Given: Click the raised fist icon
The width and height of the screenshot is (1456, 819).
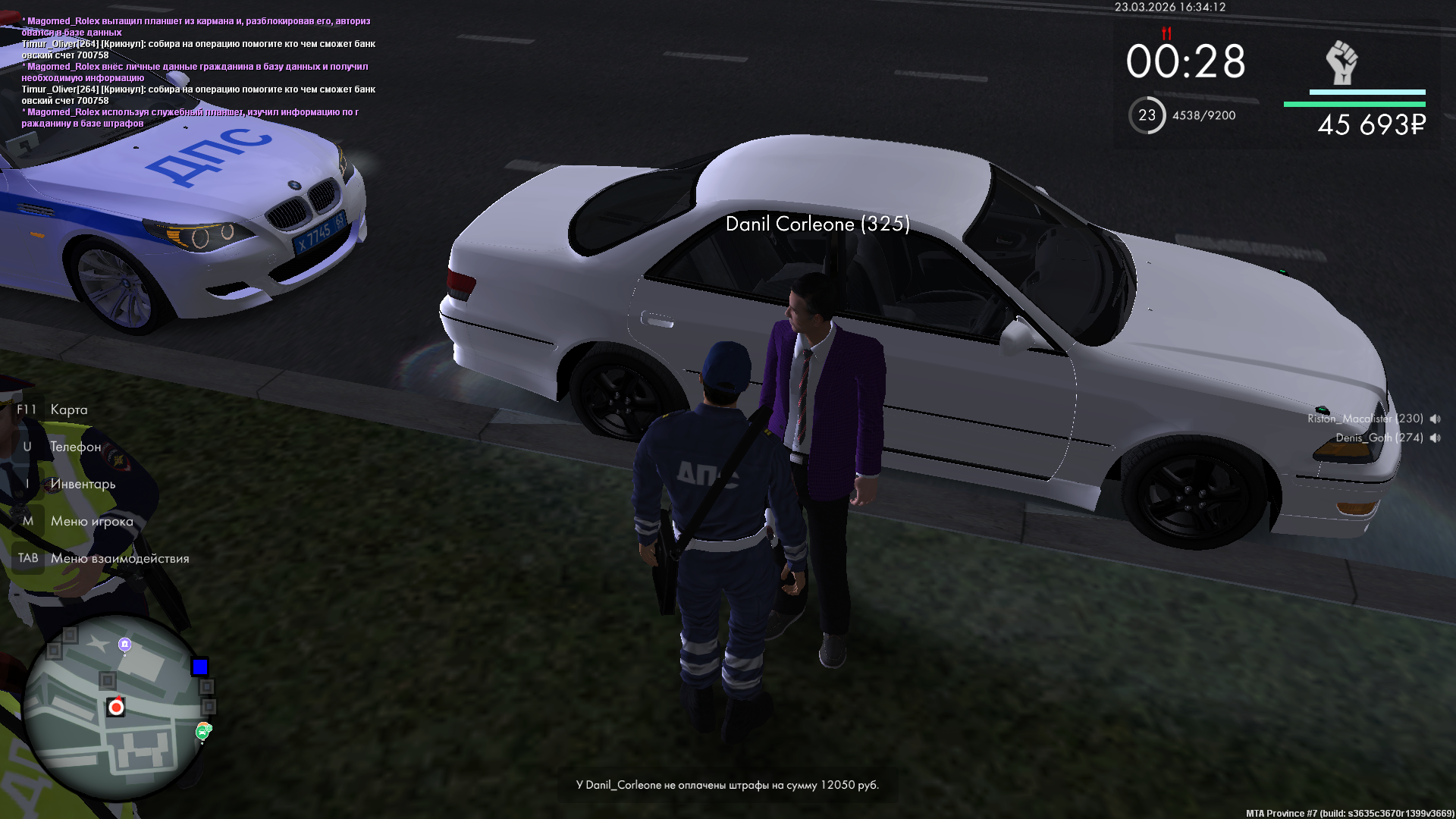Looking at the screenshot, I should point(1341,62).
